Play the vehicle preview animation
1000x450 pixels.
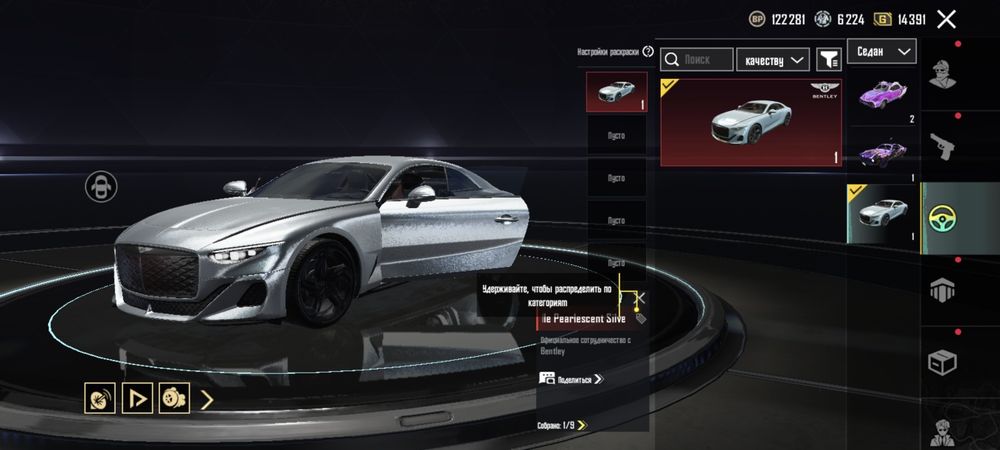tap(136, 399)
